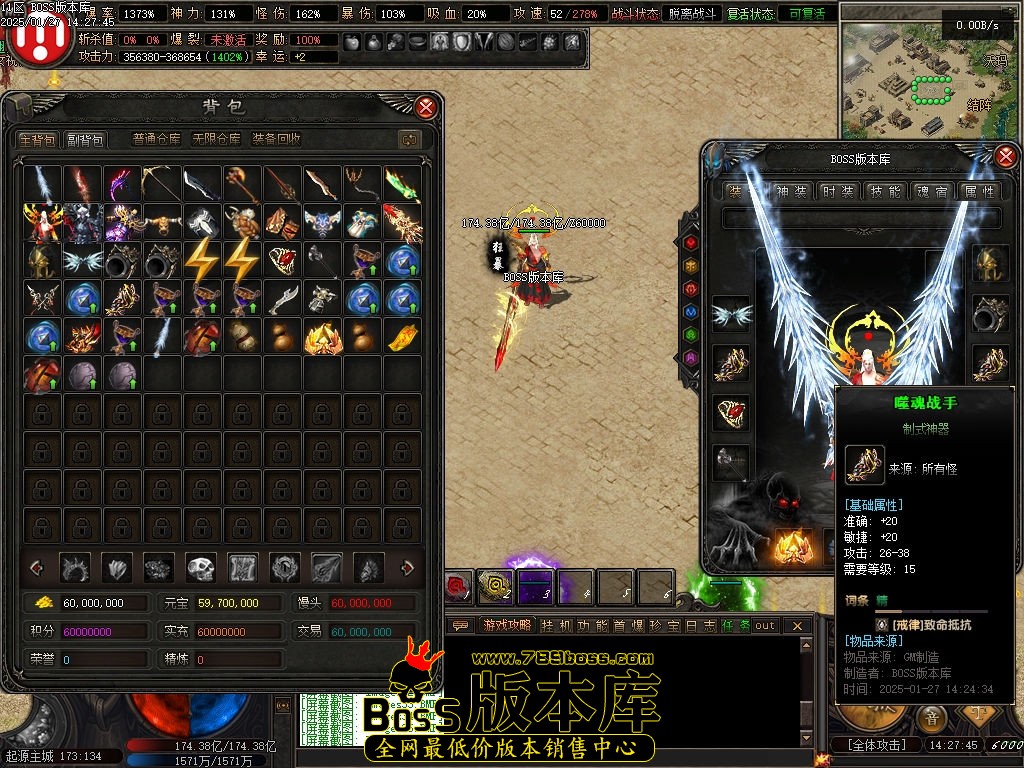Image resolution: width=1024 pixels, height=768 pixels.
Task: Switch to the 副背包 secondary bag tab
Action: coord(85,140)
